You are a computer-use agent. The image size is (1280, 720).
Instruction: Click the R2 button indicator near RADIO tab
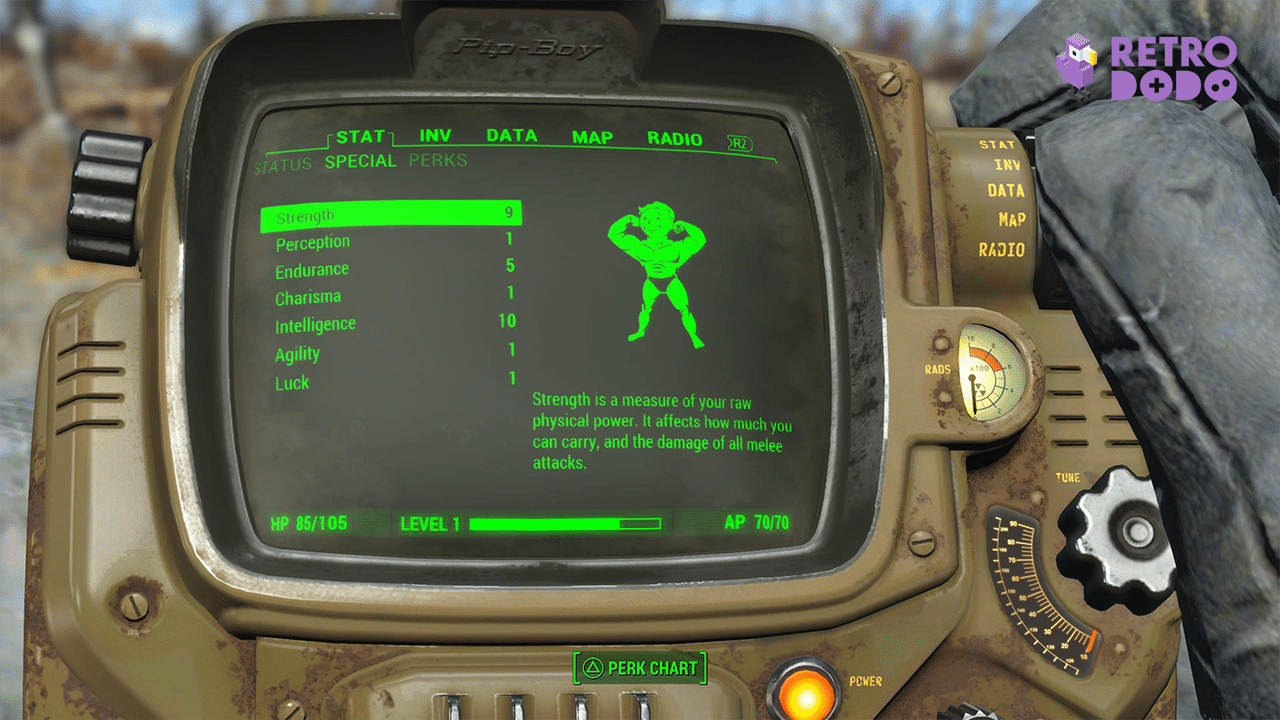[738, 141]
